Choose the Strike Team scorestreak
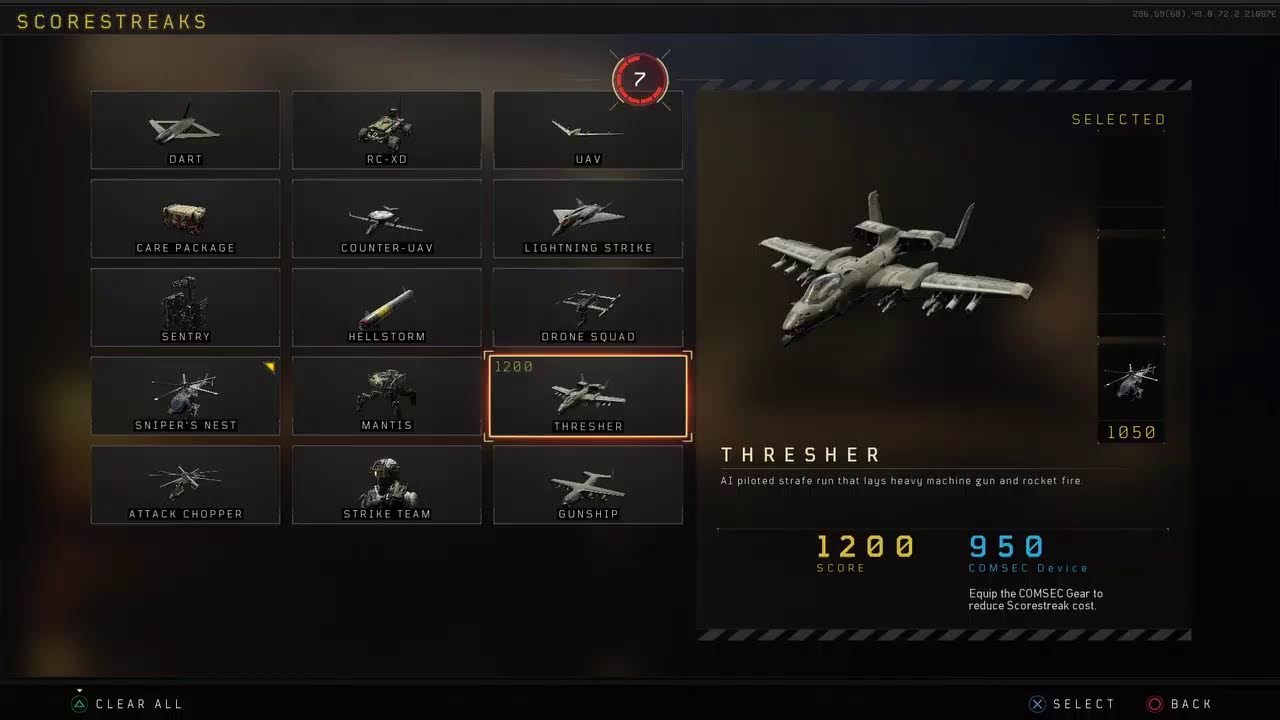Screen dimensions: 1280x720 pyautogui.click(x=386, y=485)
